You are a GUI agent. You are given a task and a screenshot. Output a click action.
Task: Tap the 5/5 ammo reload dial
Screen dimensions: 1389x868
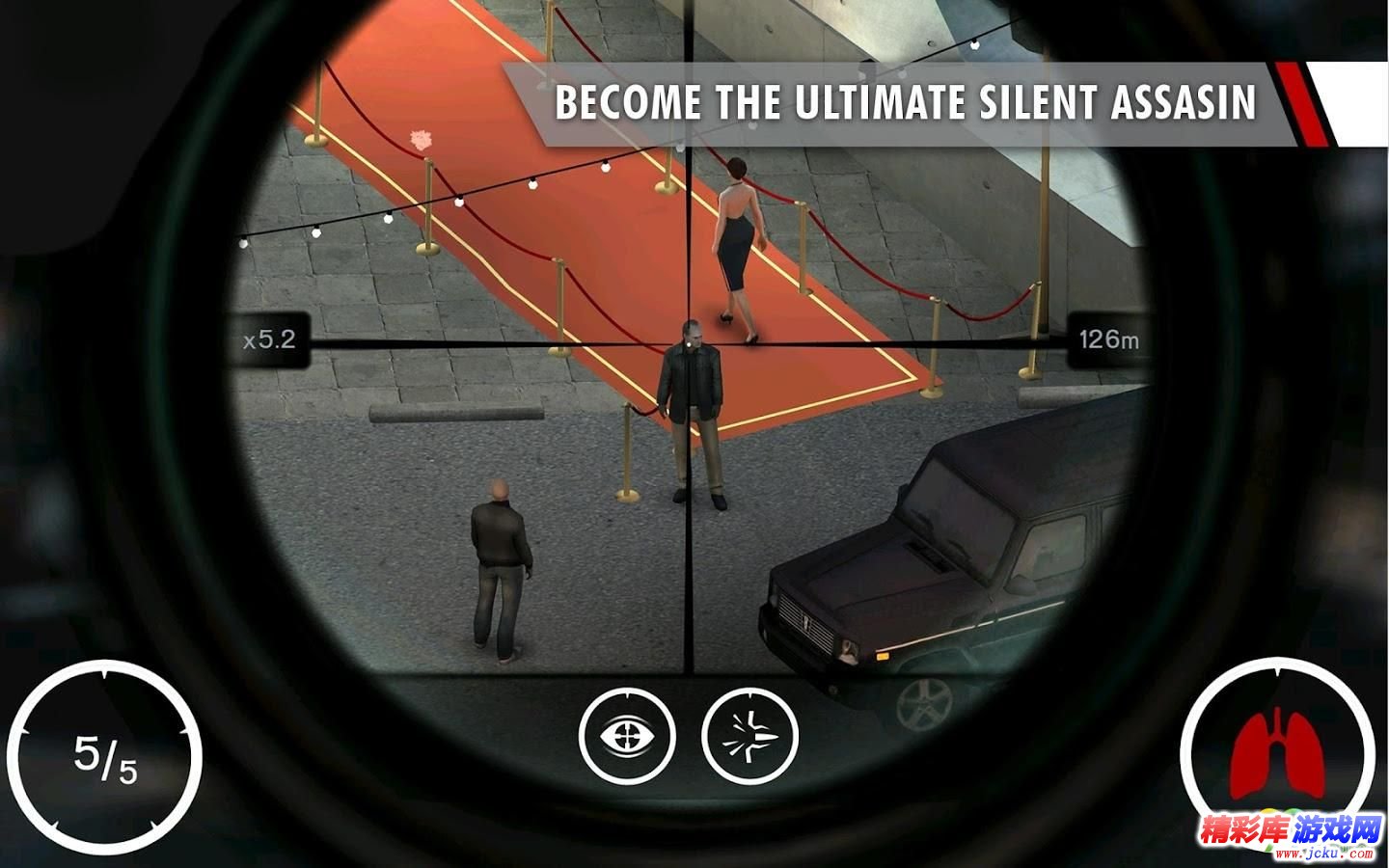pyautogui.click(x=105, y=757)
